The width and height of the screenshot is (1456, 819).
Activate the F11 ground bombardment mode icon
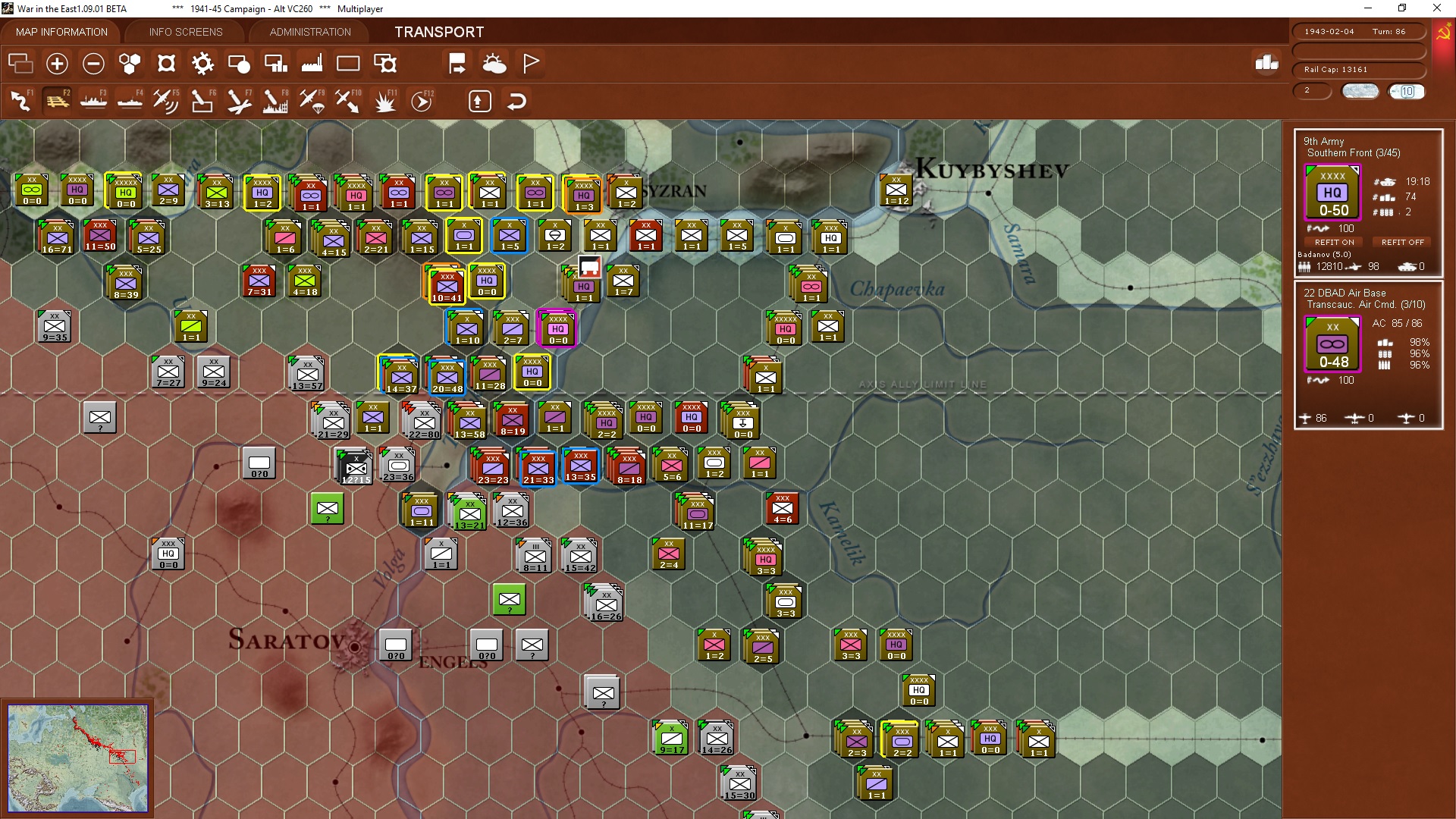coord(384,100)
